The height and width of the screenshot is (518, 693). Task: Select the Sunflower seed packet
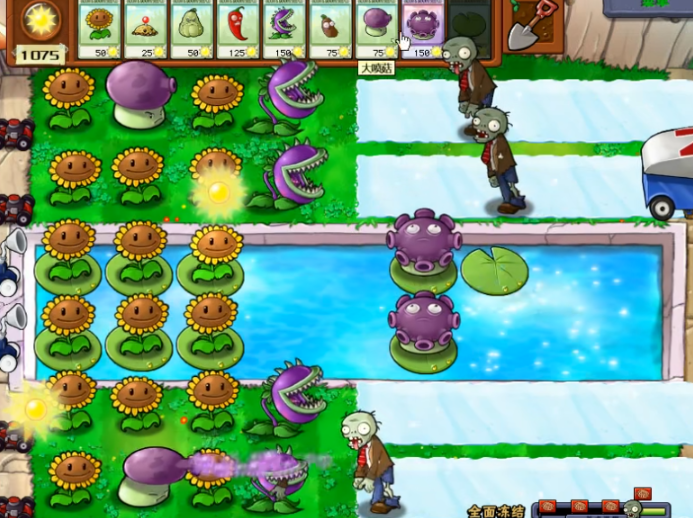click(100, 28)
